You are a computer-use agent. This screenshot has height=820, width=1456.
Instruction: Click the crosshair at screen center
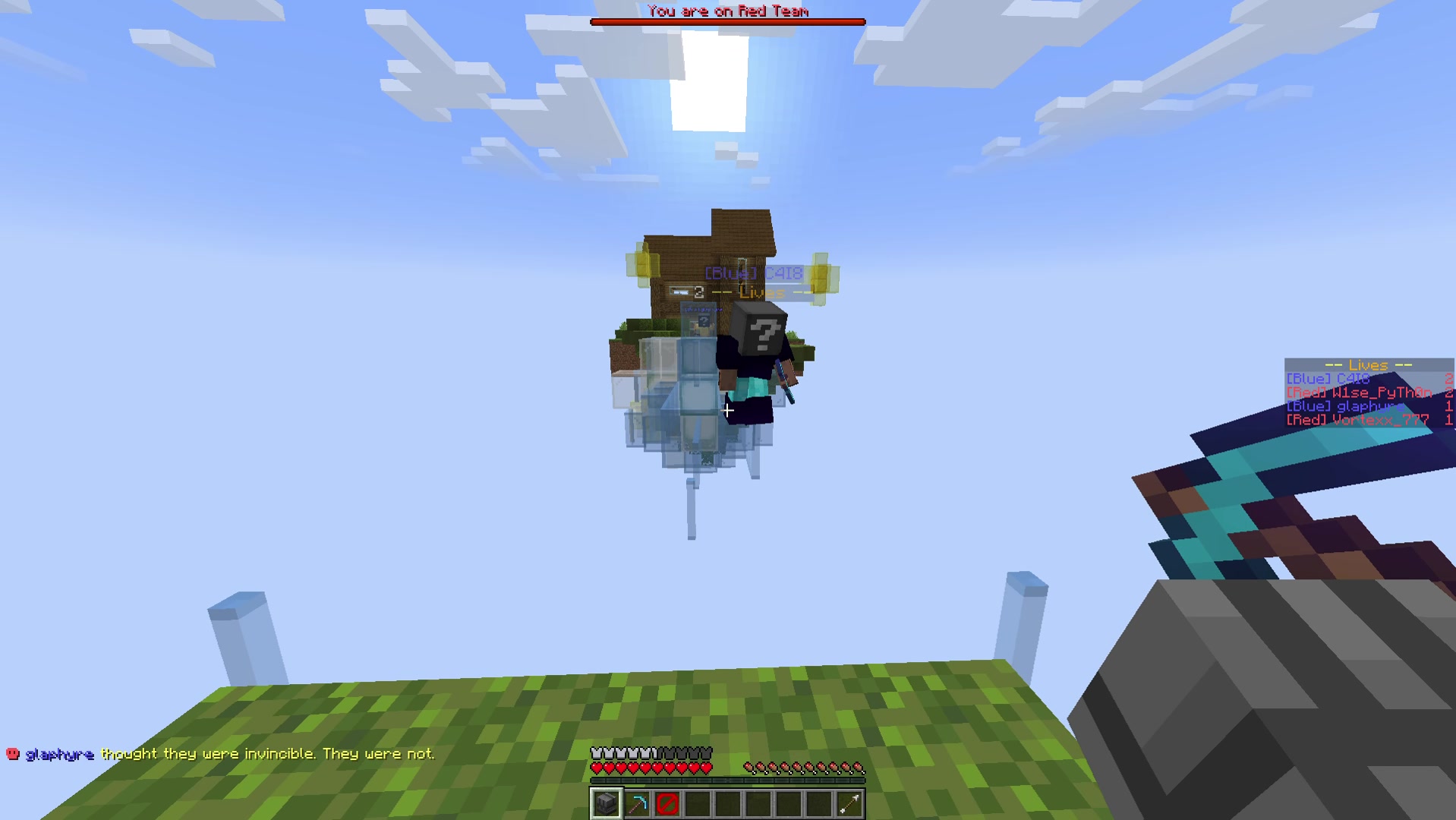coord(728,410)
